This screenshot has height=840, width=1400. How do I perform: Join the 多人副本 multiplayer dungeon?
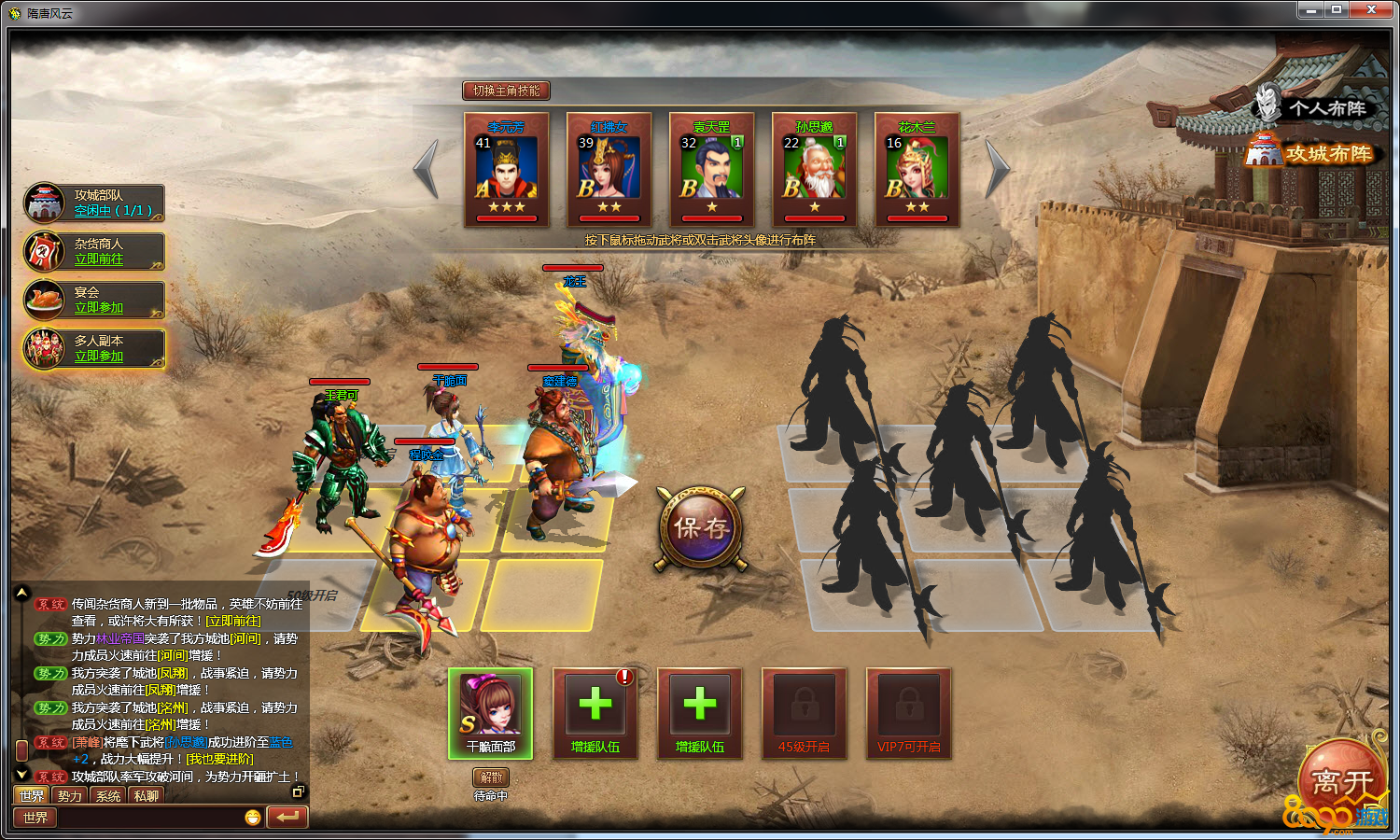[x=98, y=357]
